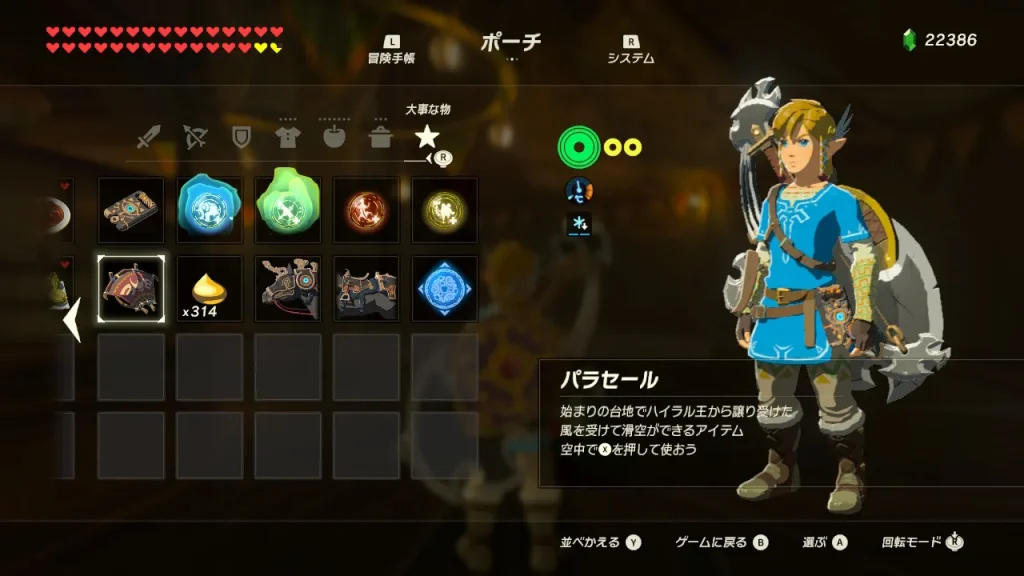Open the materials cooking pot tab
This screenshot has width=1024, height=576.
[380, 136]
